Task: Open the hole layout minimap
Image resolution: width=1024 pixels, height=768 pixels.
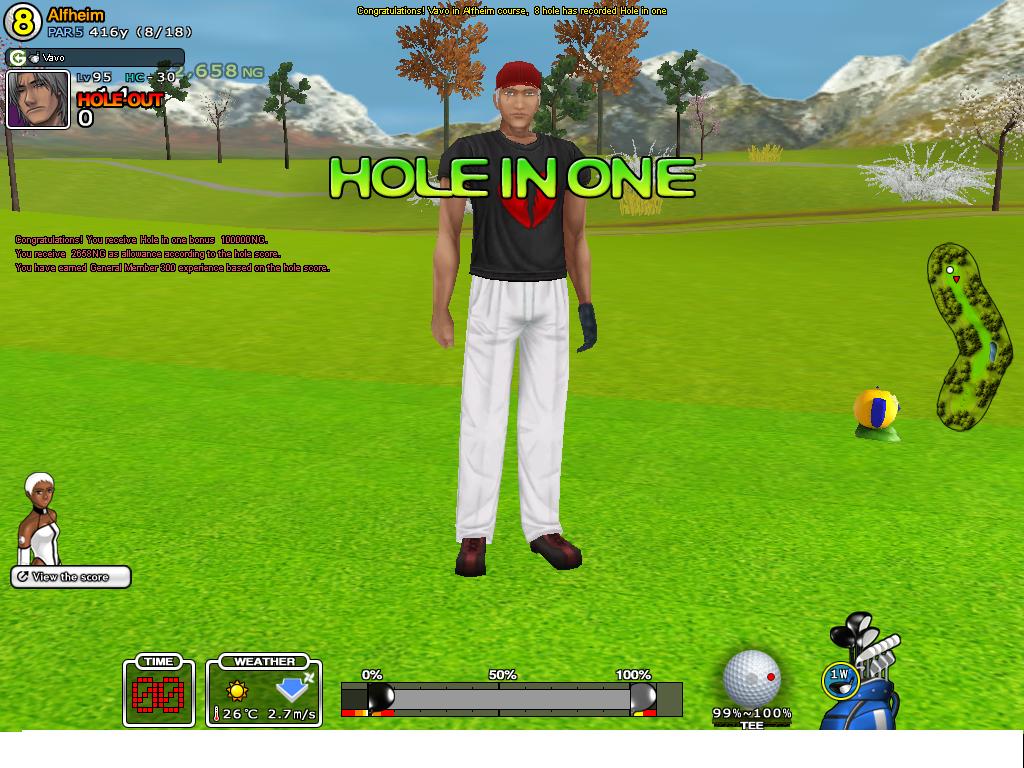Action: click(968, 335)
